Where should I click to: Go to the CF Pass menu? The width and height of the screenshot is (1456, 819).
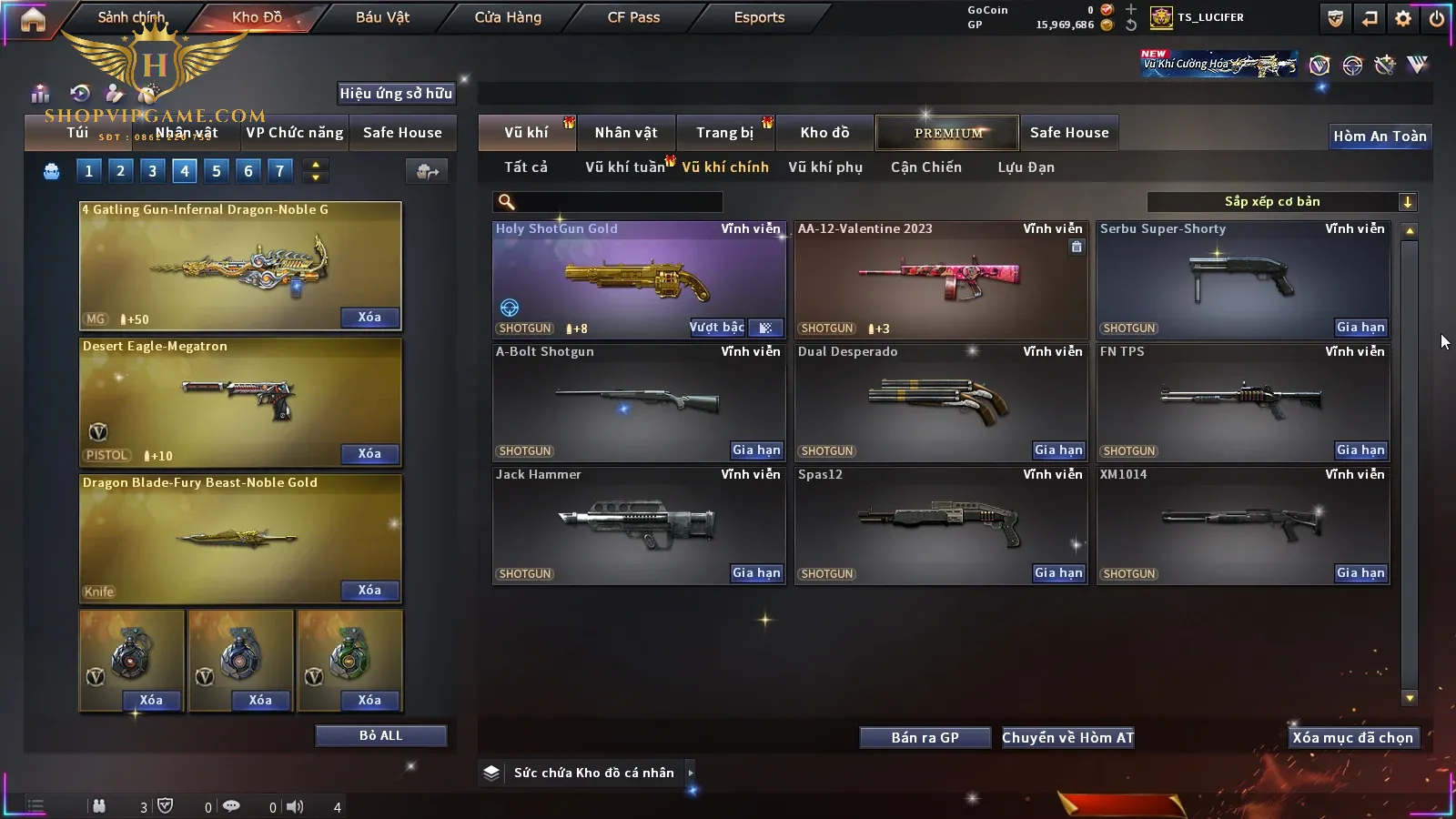(633, 17)
